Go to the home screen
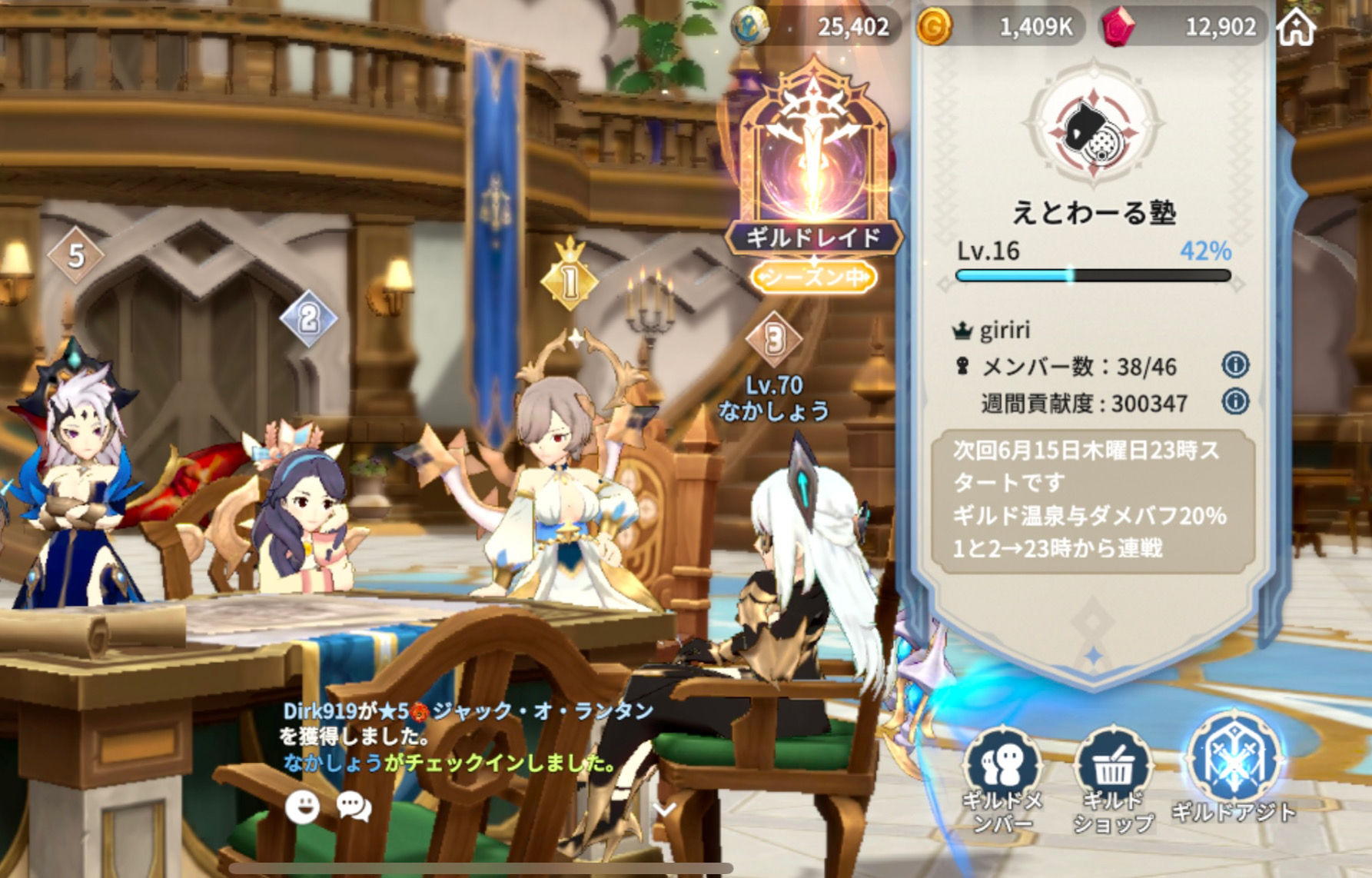The height and width of the screenshot is (878, 1372). [x=1297, y=28]
